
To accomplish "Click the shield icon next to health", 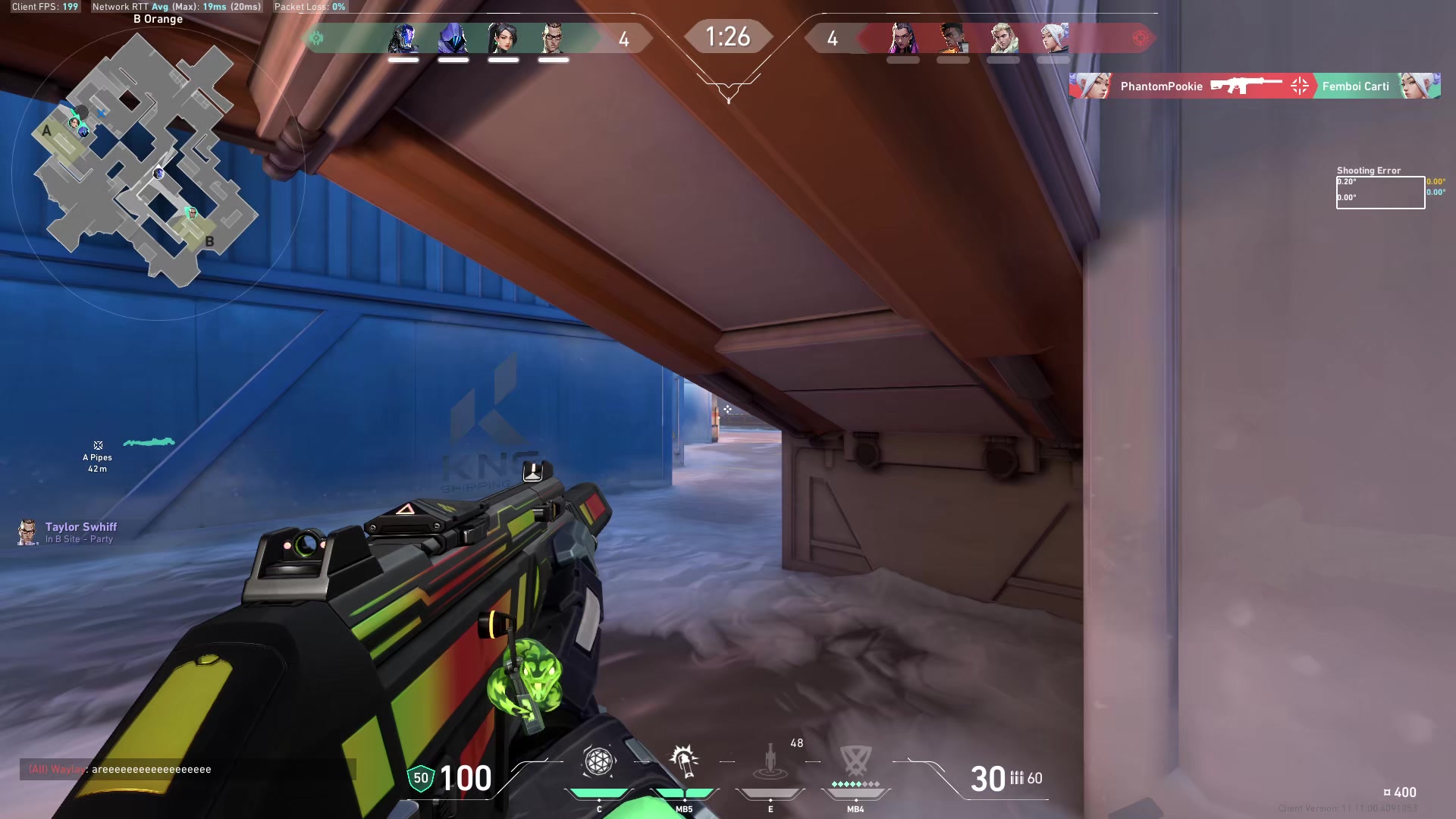I will click(420, 777).
